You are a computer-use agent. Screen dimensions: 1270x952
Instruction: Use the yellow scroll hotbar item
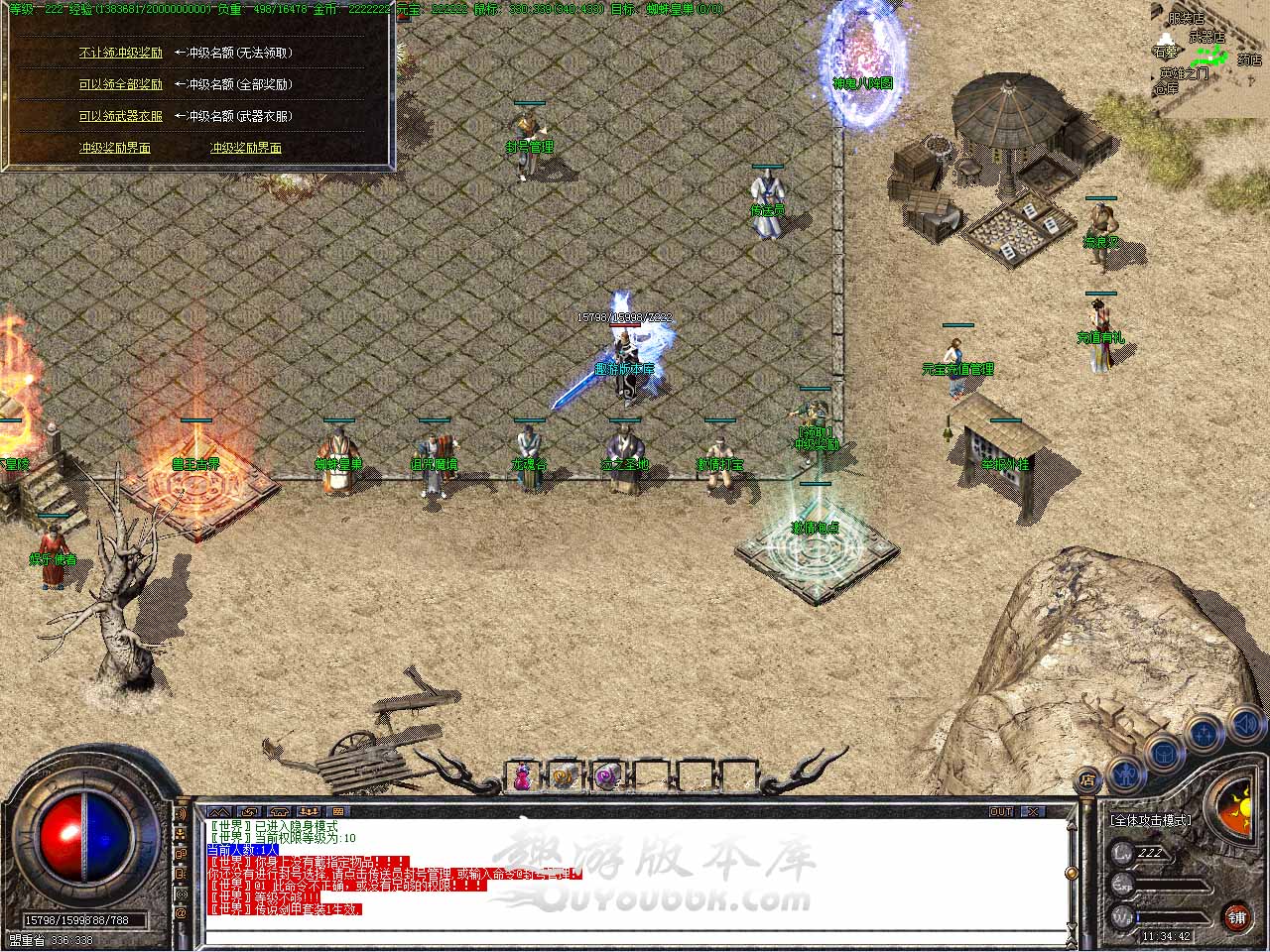pos(564,776)
